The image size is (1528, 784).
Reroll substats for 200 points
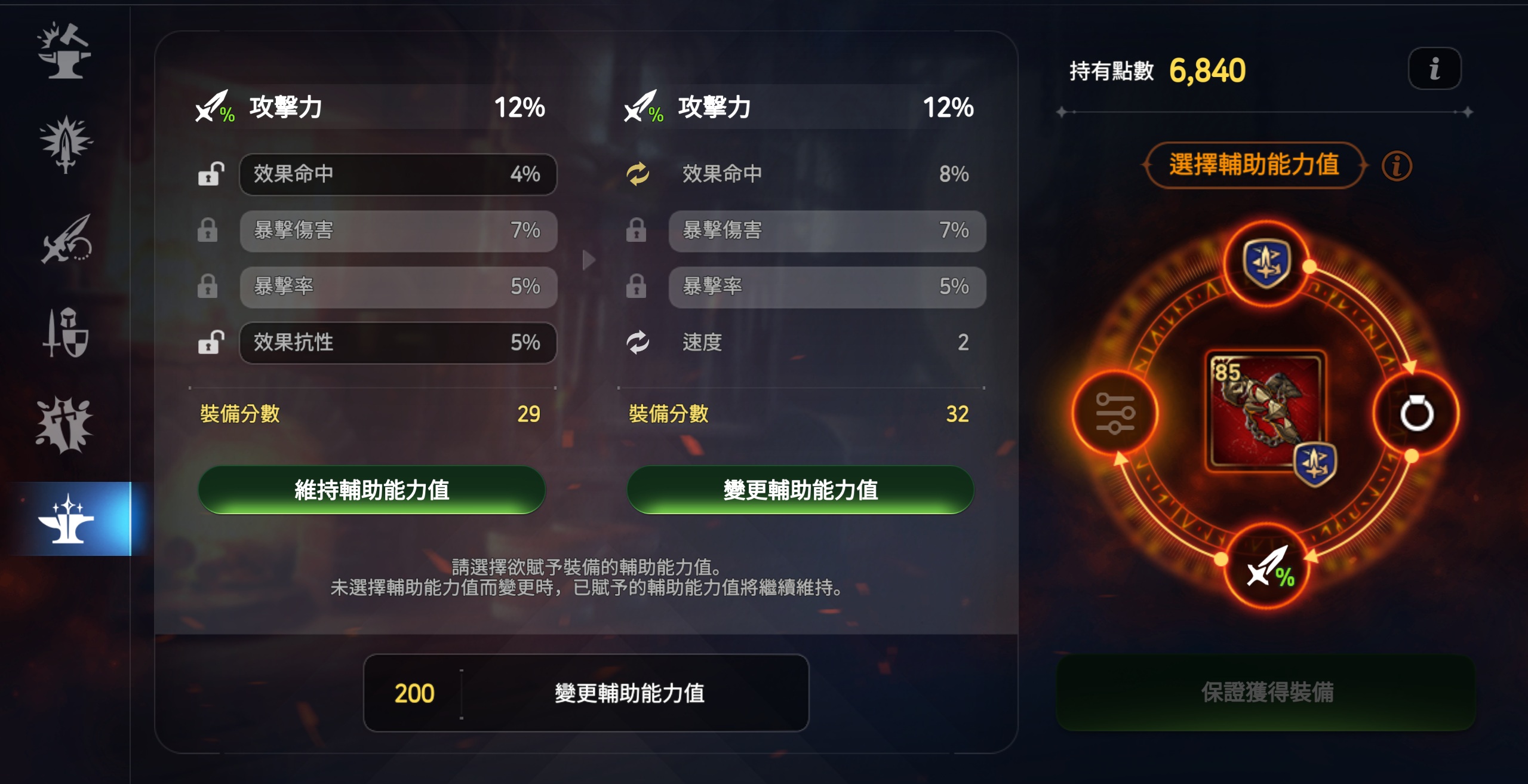coord(586,693)
